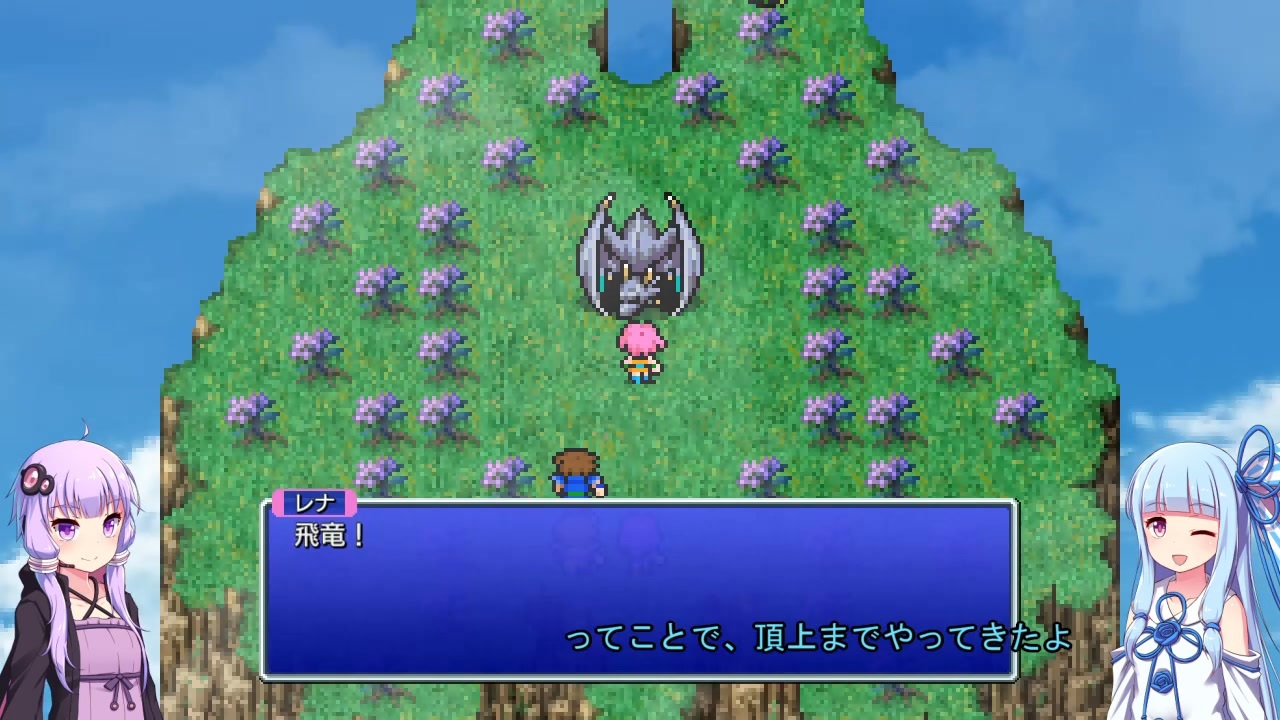Click Lenna's pink-haired character sprite
The width and height of the screenshot is (1280, 720).
point(641,355)
